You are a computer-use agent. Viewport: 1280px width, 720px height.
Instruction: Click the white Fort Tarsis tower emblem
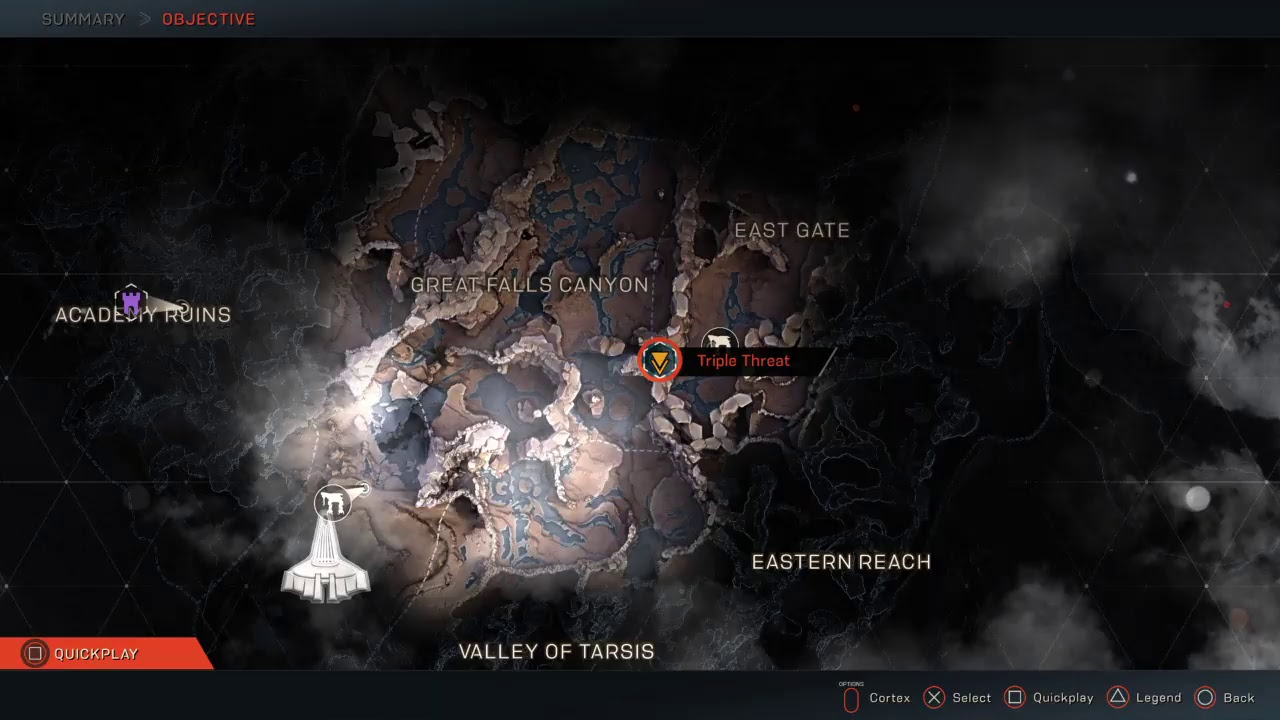click(326, 563)
